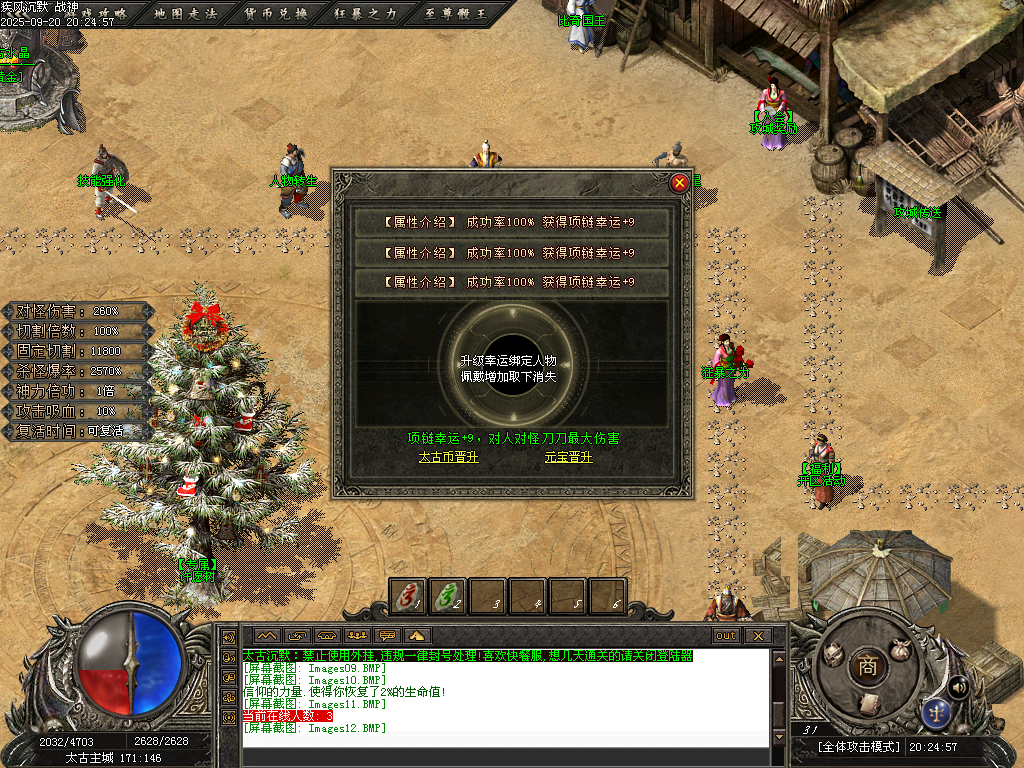This screenshot has height=768, width=1024.
Task: Open the skill book icon
Action: click(x=870, y=702)
